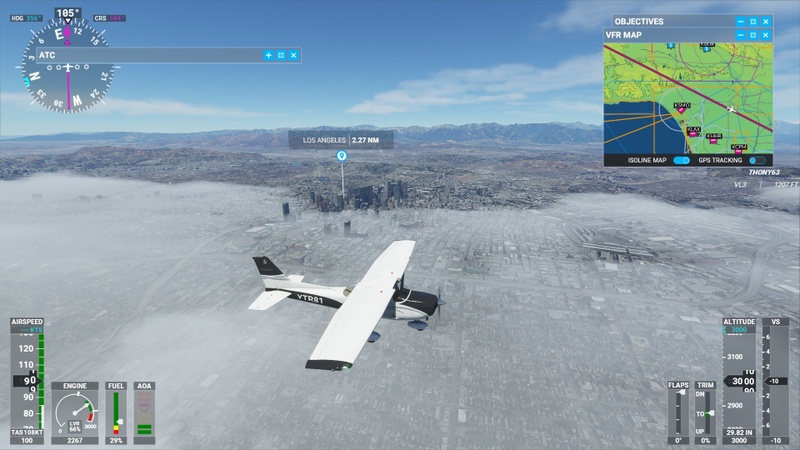Select the KSMO airport marker on map
Image resolution: width=800 pixels, height=450 pixels.
(682, 109)
